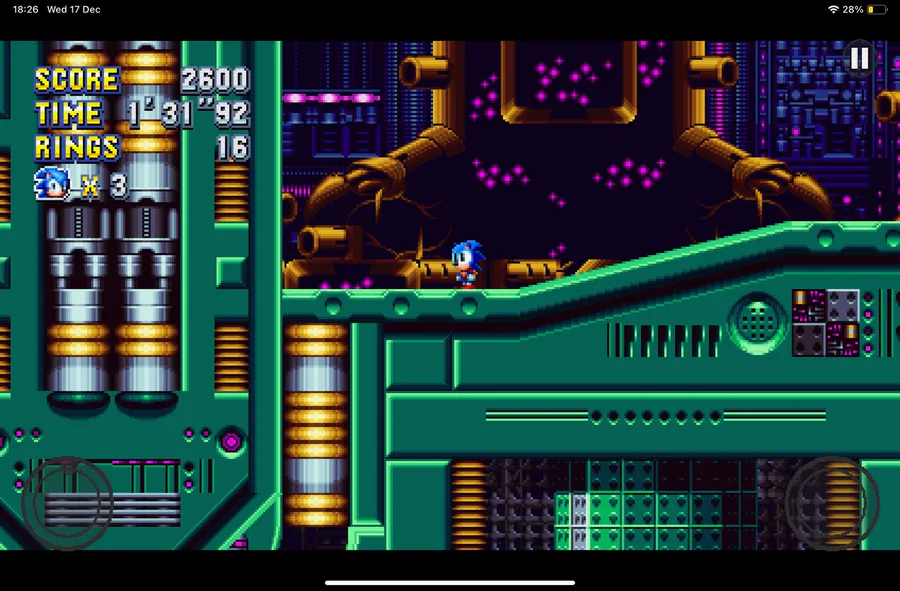Tap the virtual jump button

832,503
